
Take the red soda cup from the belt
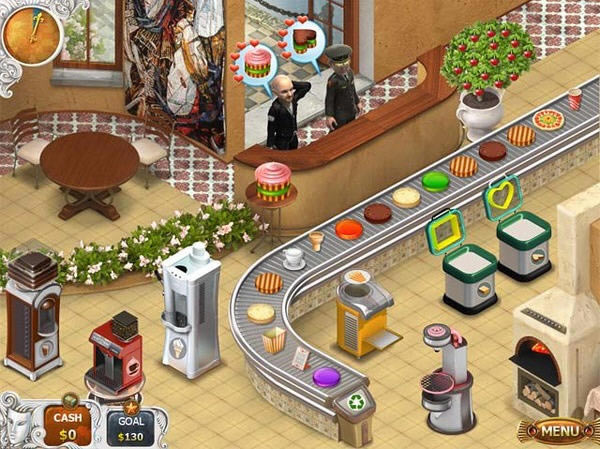575,98
